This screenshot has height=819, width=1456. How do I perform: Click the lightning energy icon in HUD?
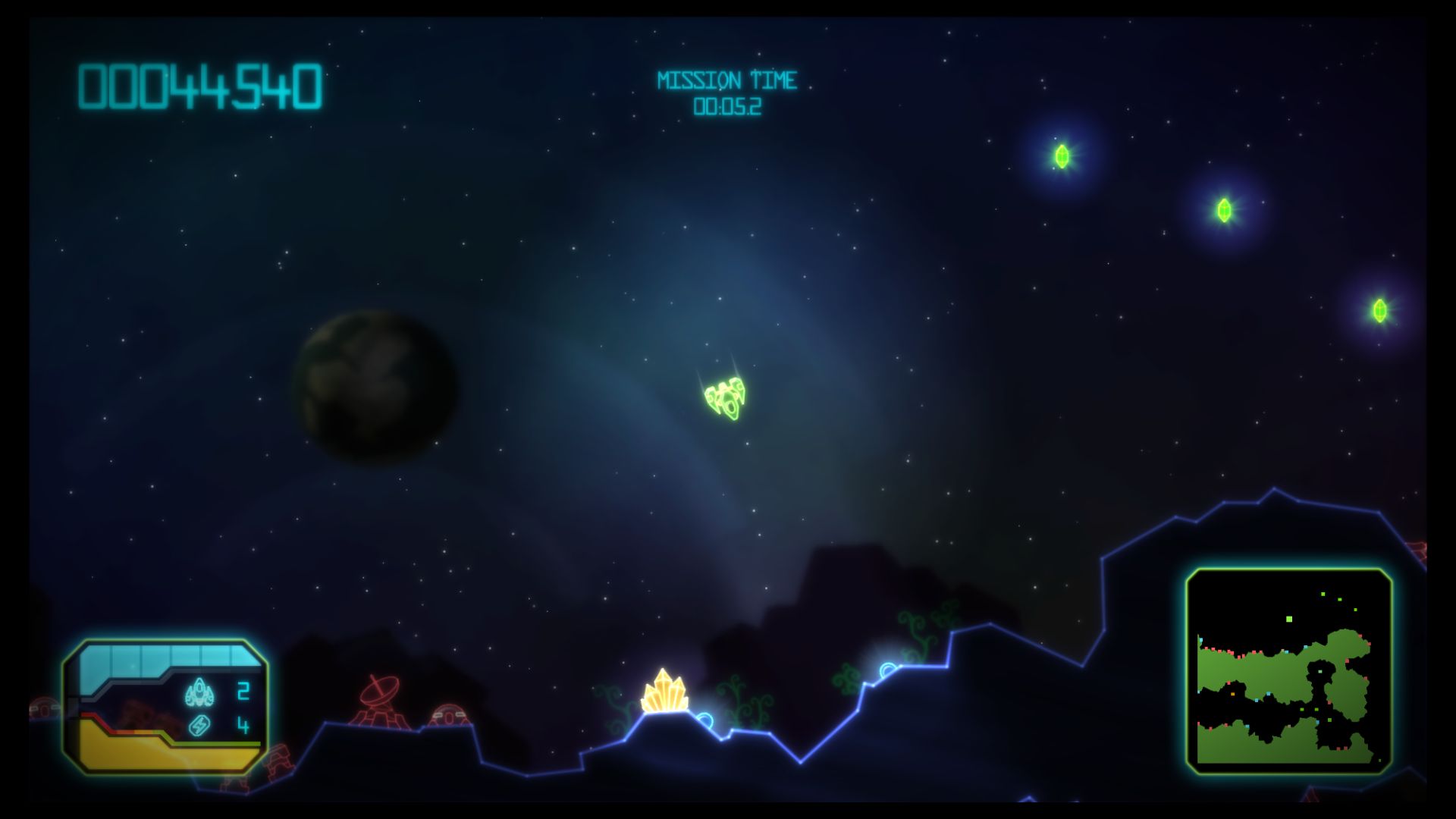point(199,726)
